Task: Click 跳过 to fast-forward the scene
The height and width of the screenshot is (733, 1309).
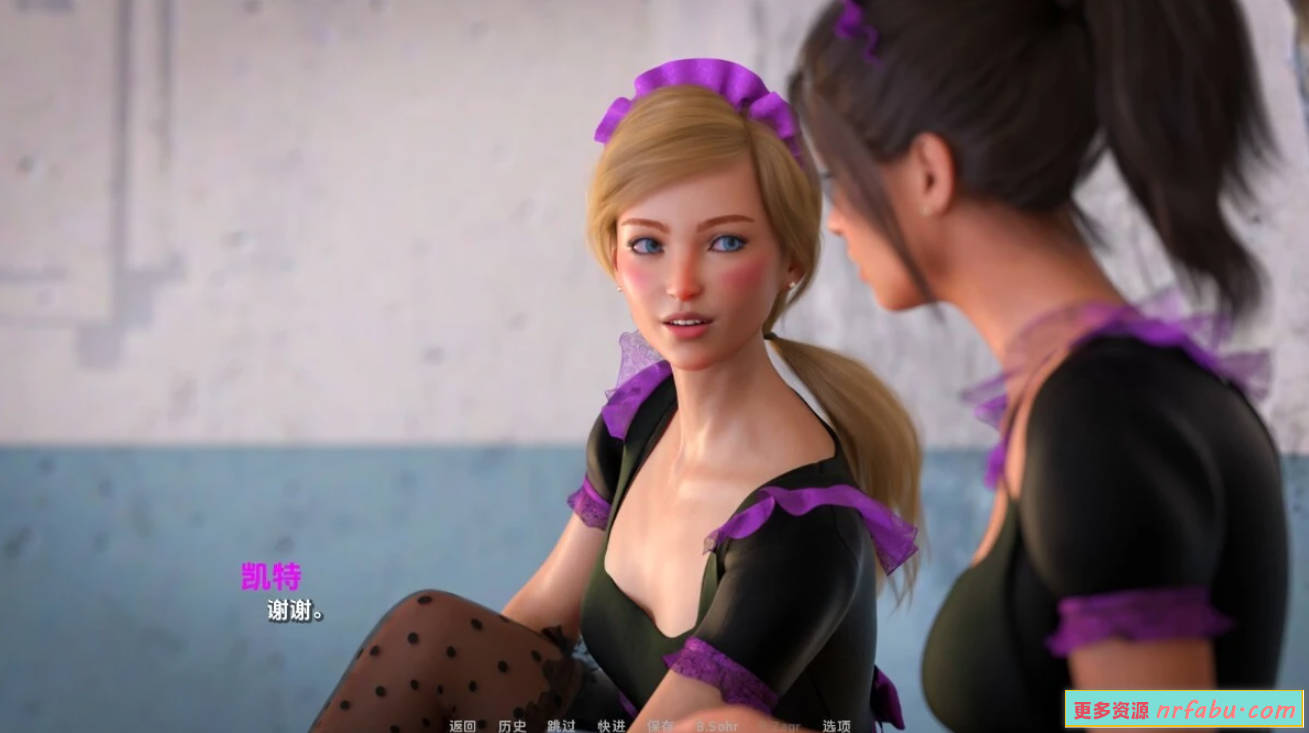Action: (x=561, y=726)
